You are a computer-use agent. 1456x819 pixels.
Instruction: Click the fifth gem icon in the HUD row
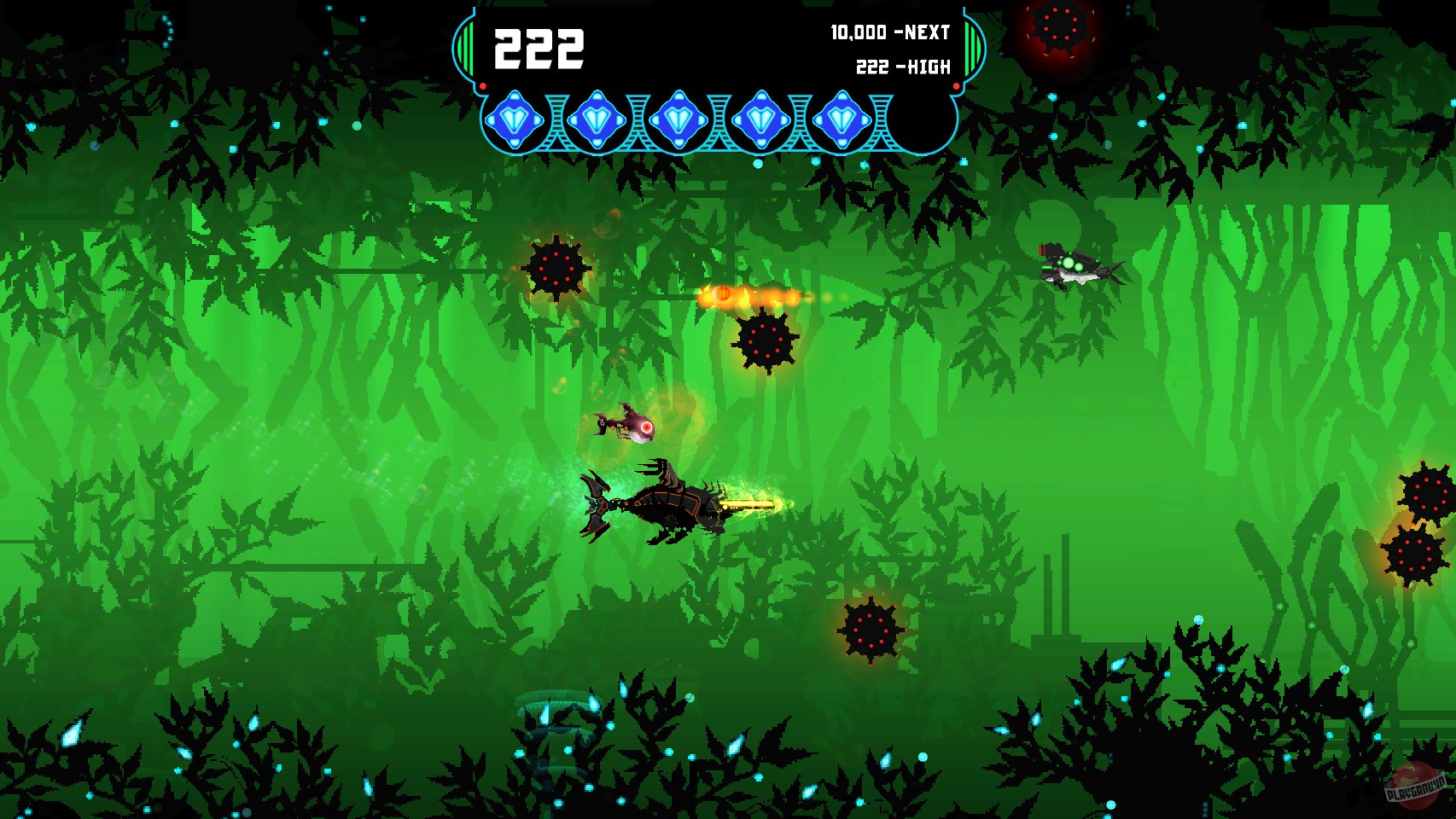point(842,120)
